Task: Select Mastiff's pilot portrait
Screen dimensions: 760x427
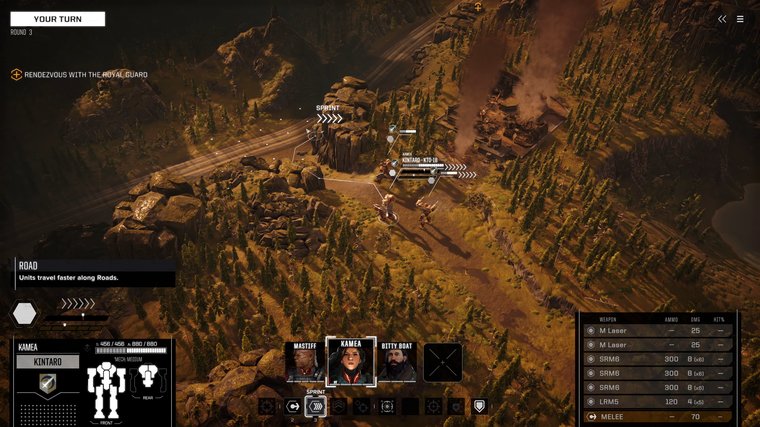Action: (x=305, y=362)
